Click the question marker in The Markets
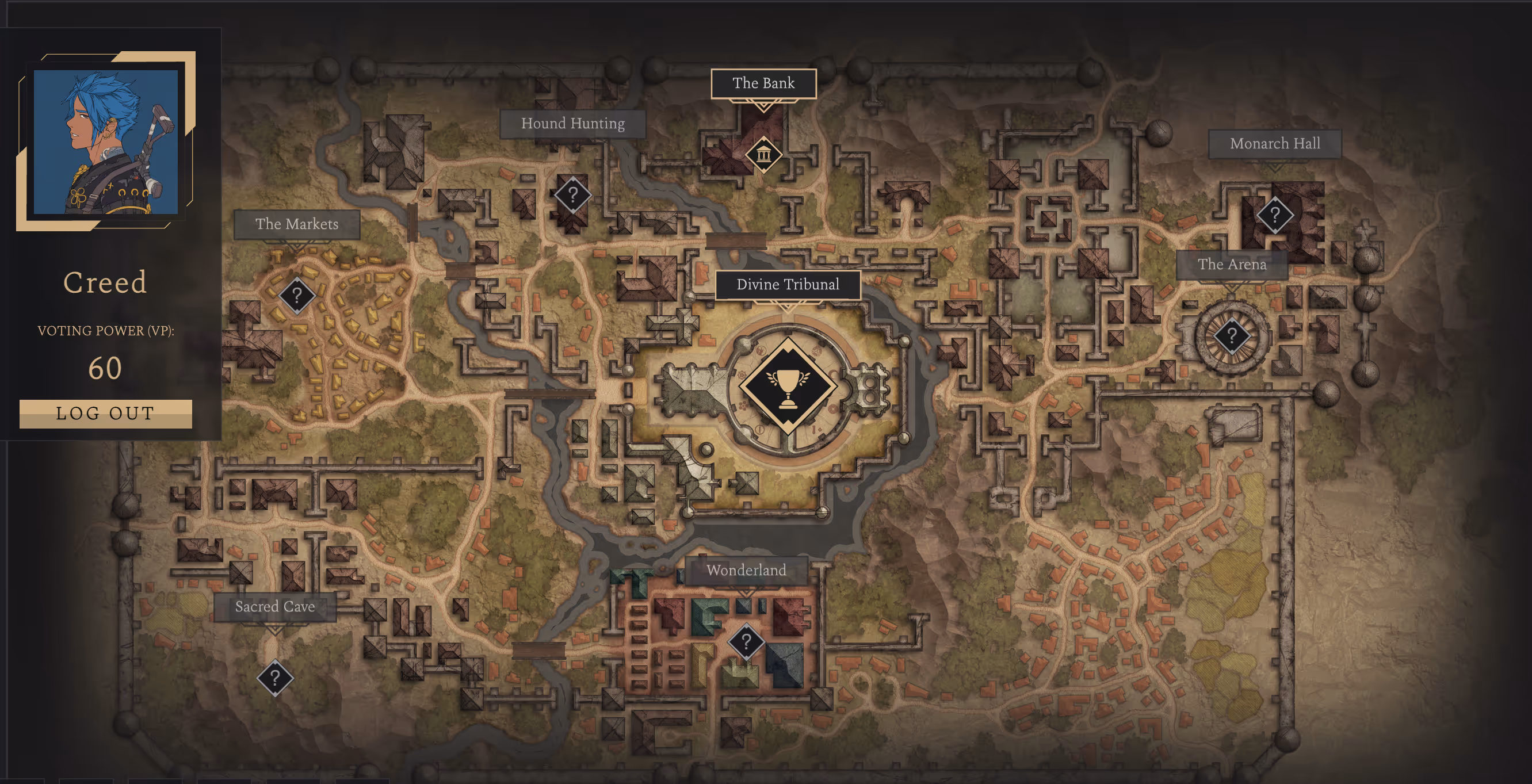The height and width of the screenshot is (784, 1532). (x=297, y=295)
